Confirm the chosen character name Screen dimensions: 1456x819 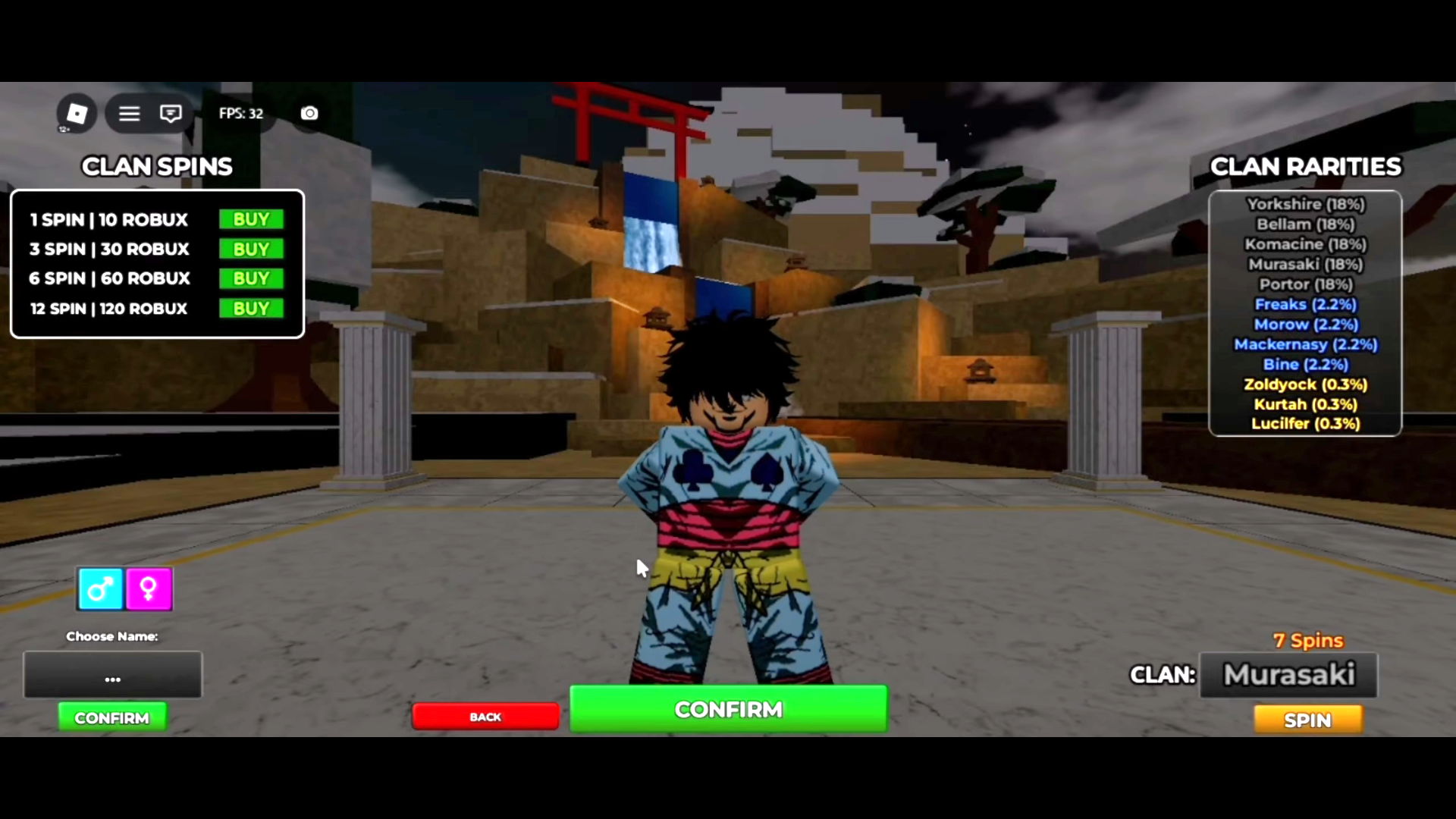(112, 717)
